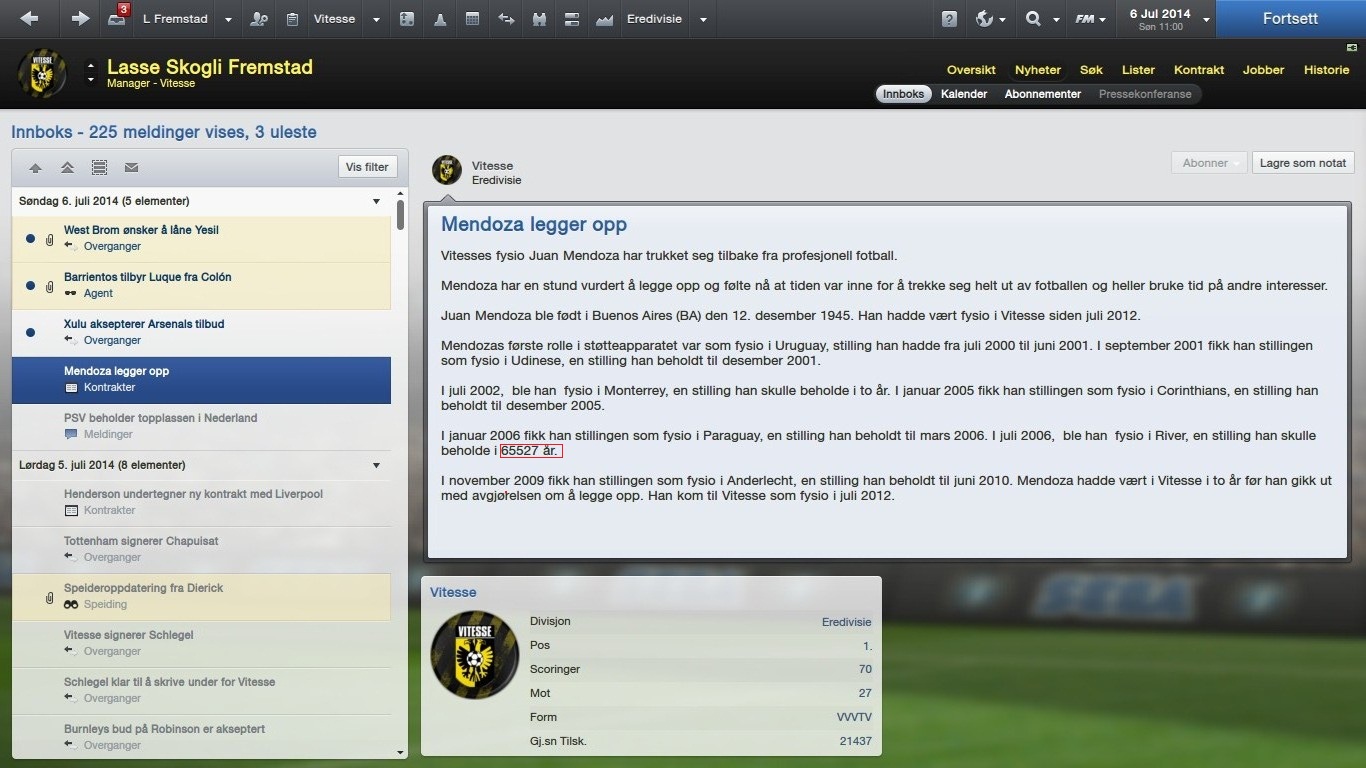Show the Historie section
This screenshot has height=768, width=1366.
point(1326,70)
